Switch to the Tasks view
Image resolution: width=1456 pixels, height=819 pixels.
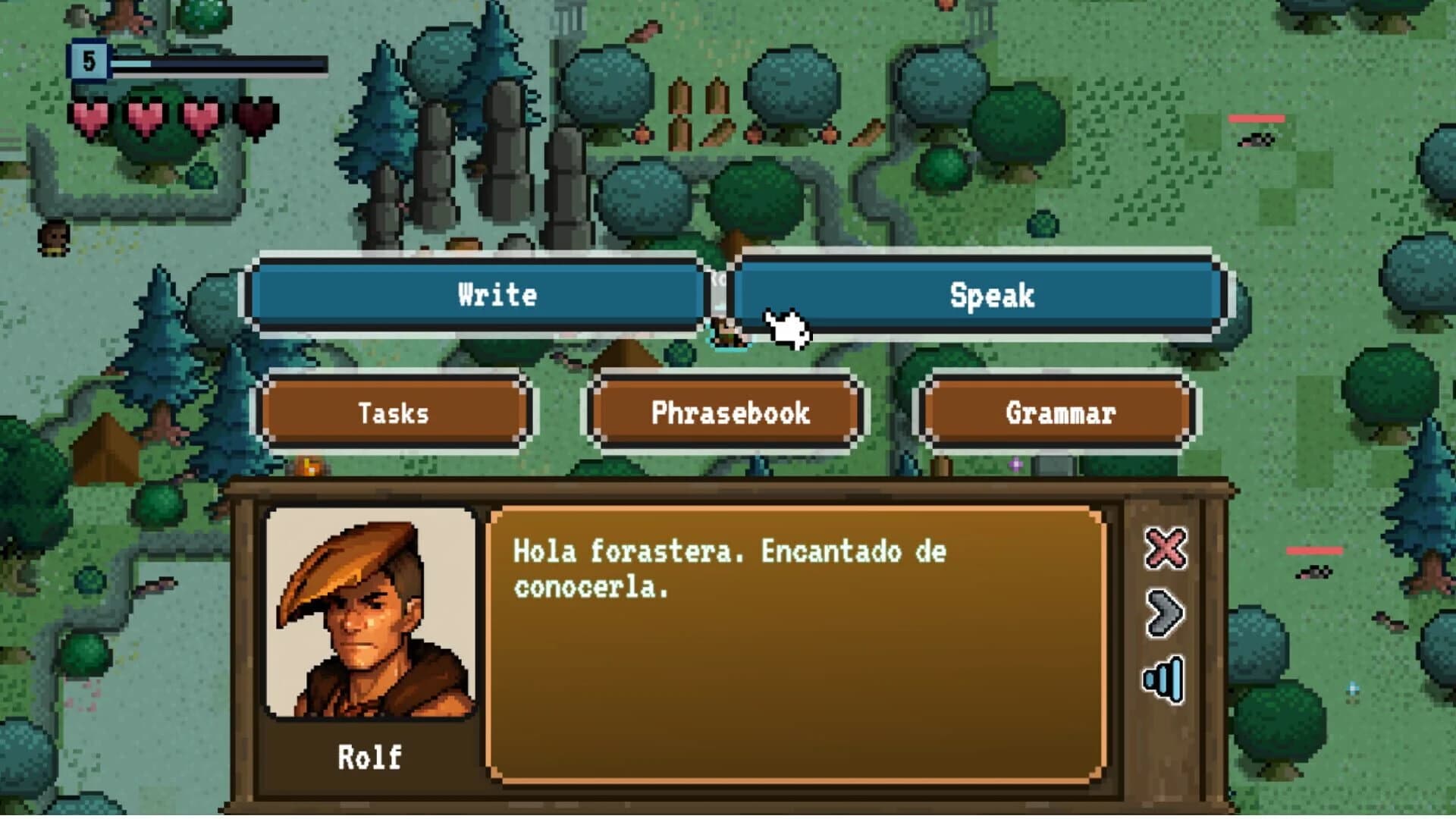(x=393, y=413)
